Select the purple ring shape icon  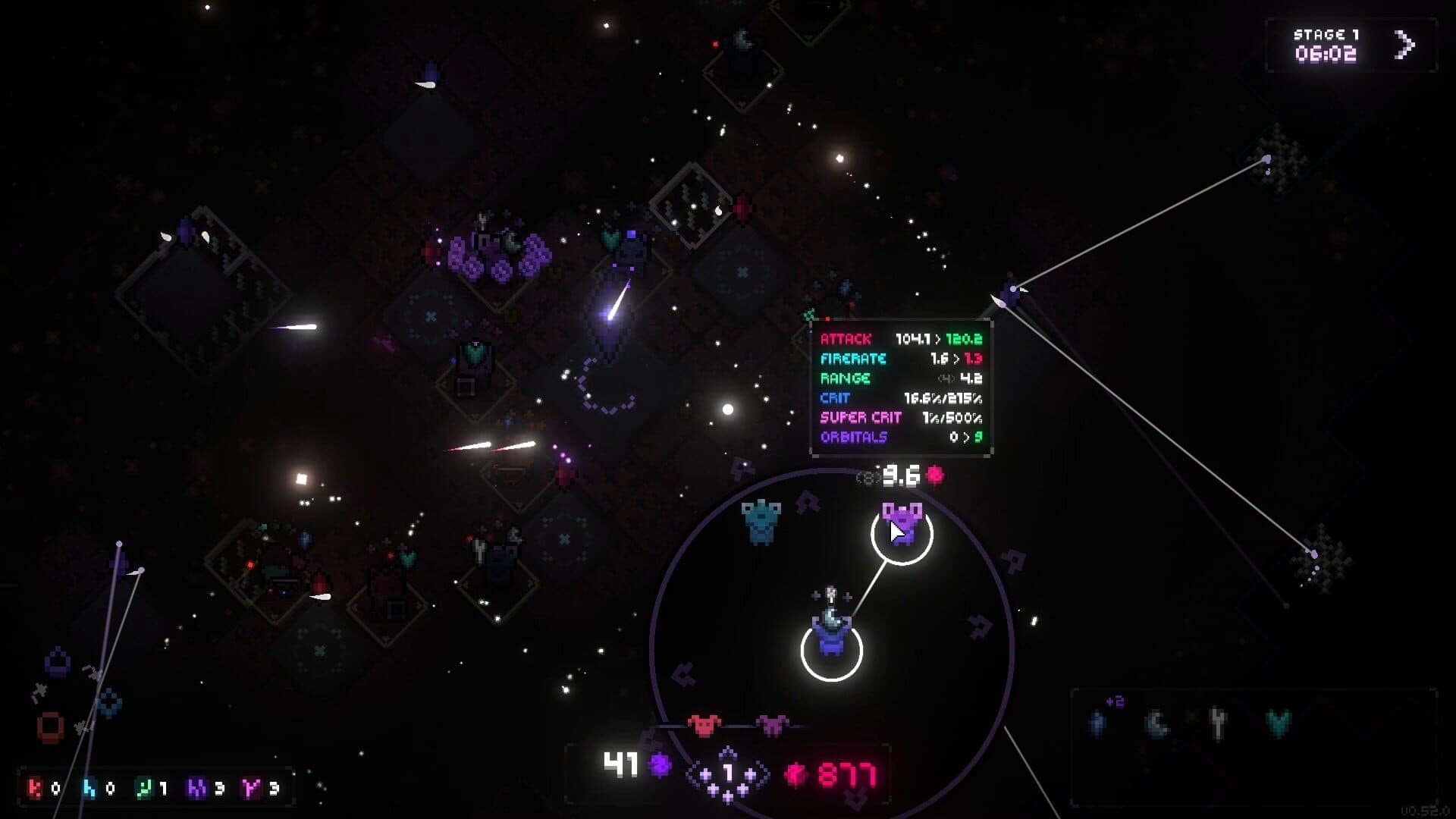click(58, 663)
